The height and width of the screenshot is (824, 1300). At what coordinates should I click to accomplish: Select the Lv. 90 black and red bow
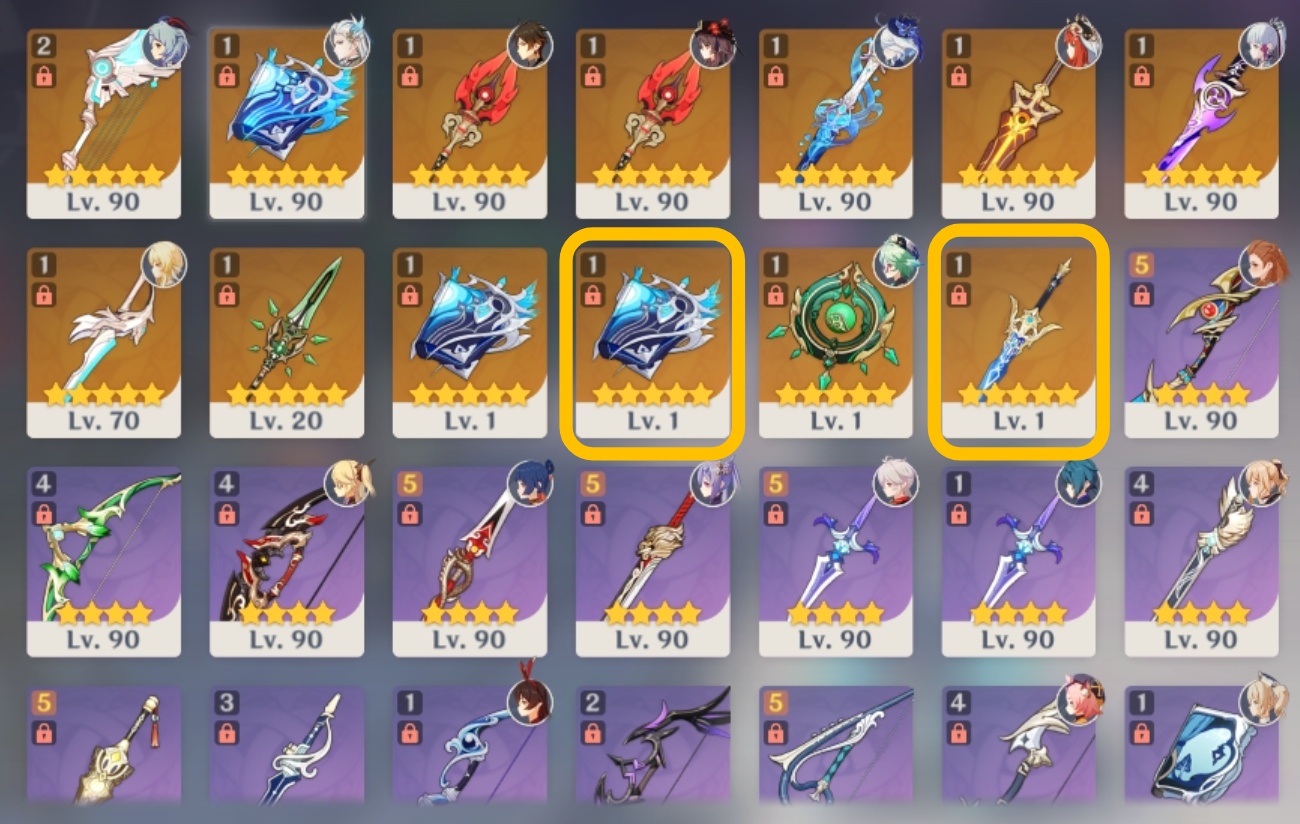coord(285,560)
